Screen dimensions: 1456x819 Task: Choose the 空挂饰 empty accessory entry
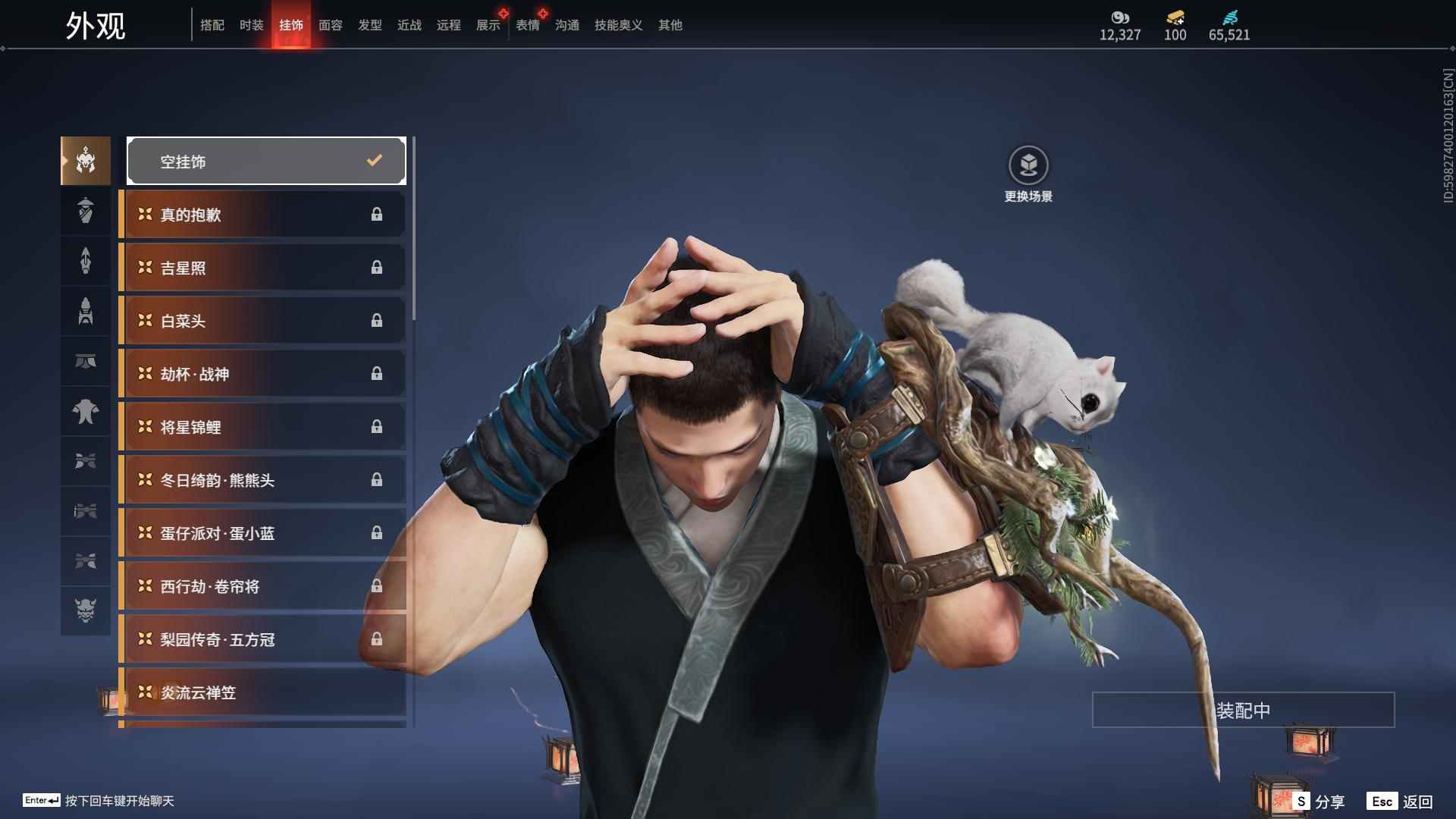click(266, 161)
